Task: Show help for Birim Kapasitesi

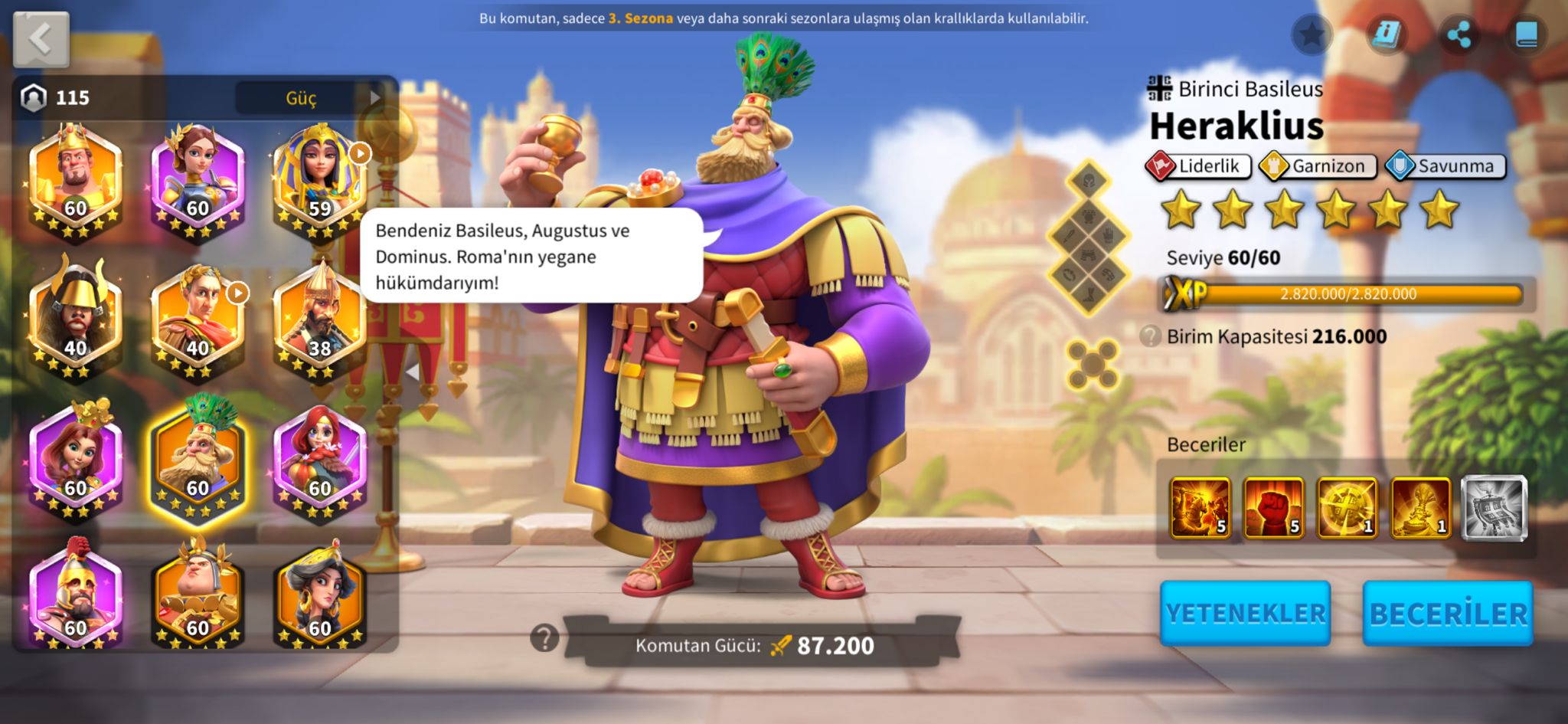Action: [1150, 336]
